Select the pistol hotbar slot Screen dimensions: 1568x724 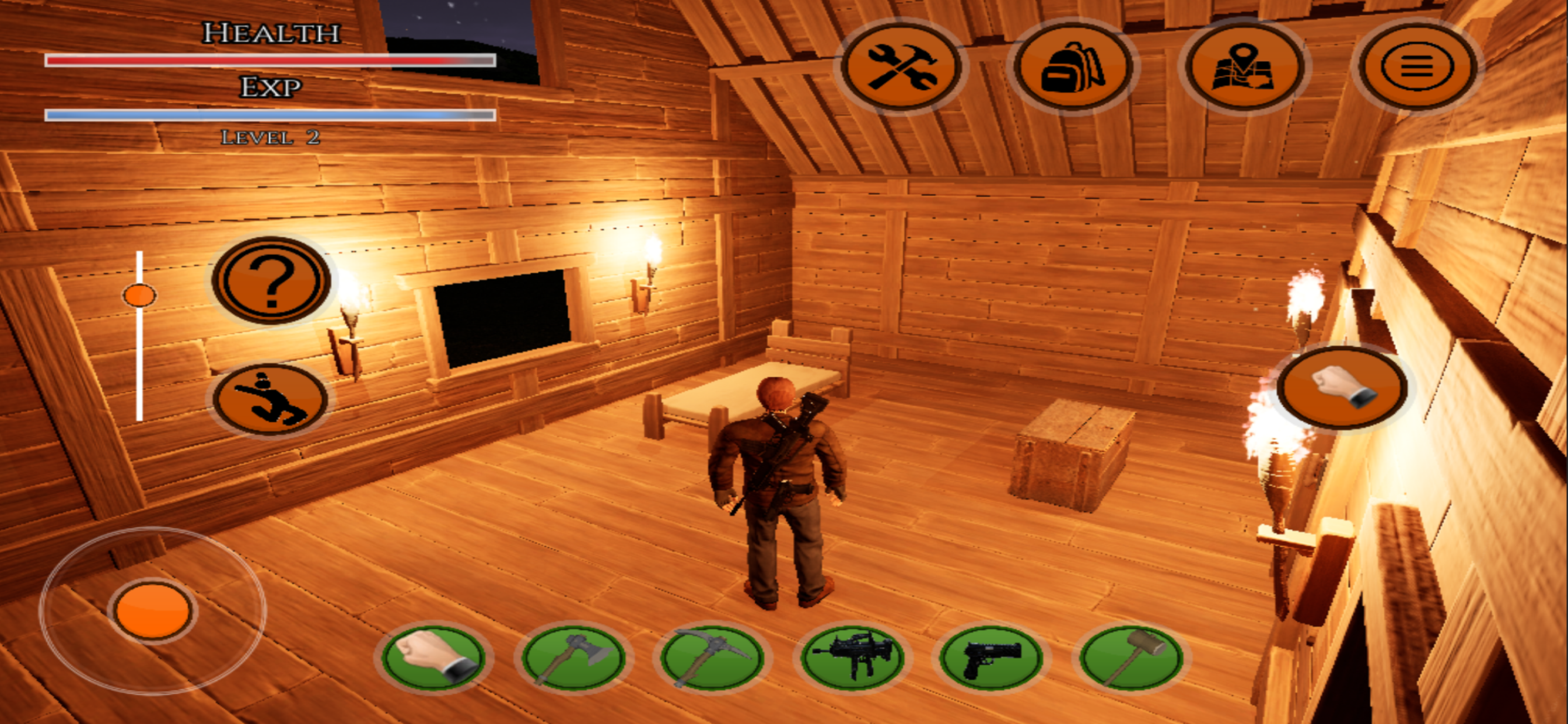pyautogui.click(x=991, y=658)
